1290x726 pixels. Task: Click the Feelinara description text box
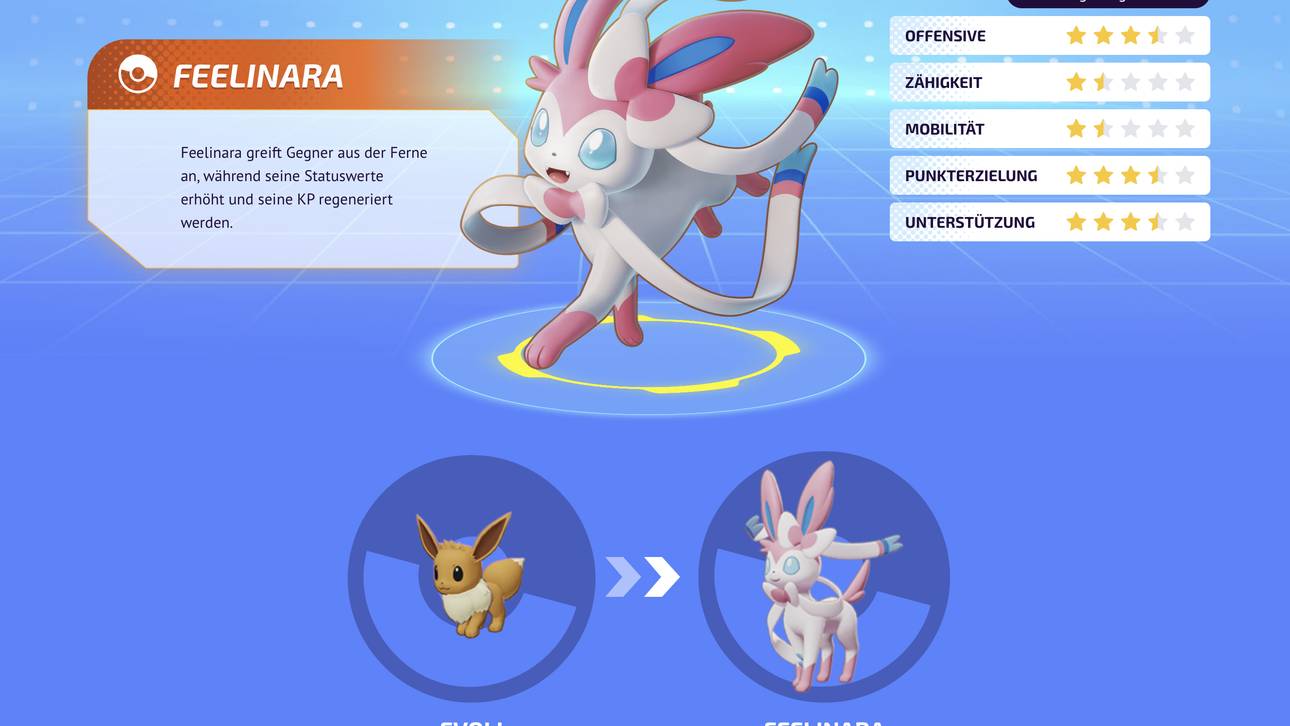pyautogui.click(x=300, y=185)
